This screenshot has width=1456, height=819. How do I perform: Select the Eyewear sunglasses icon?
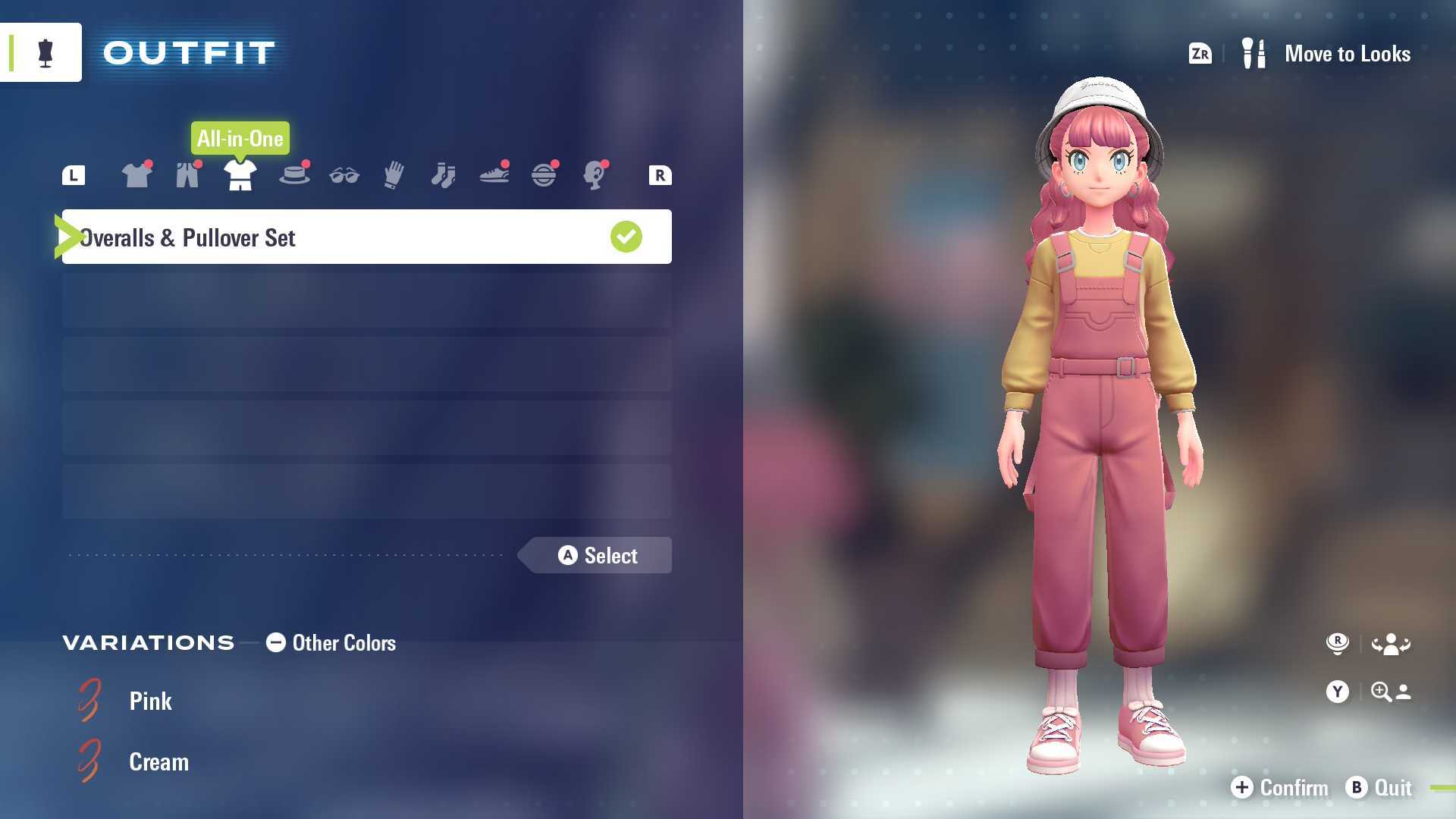344,174
